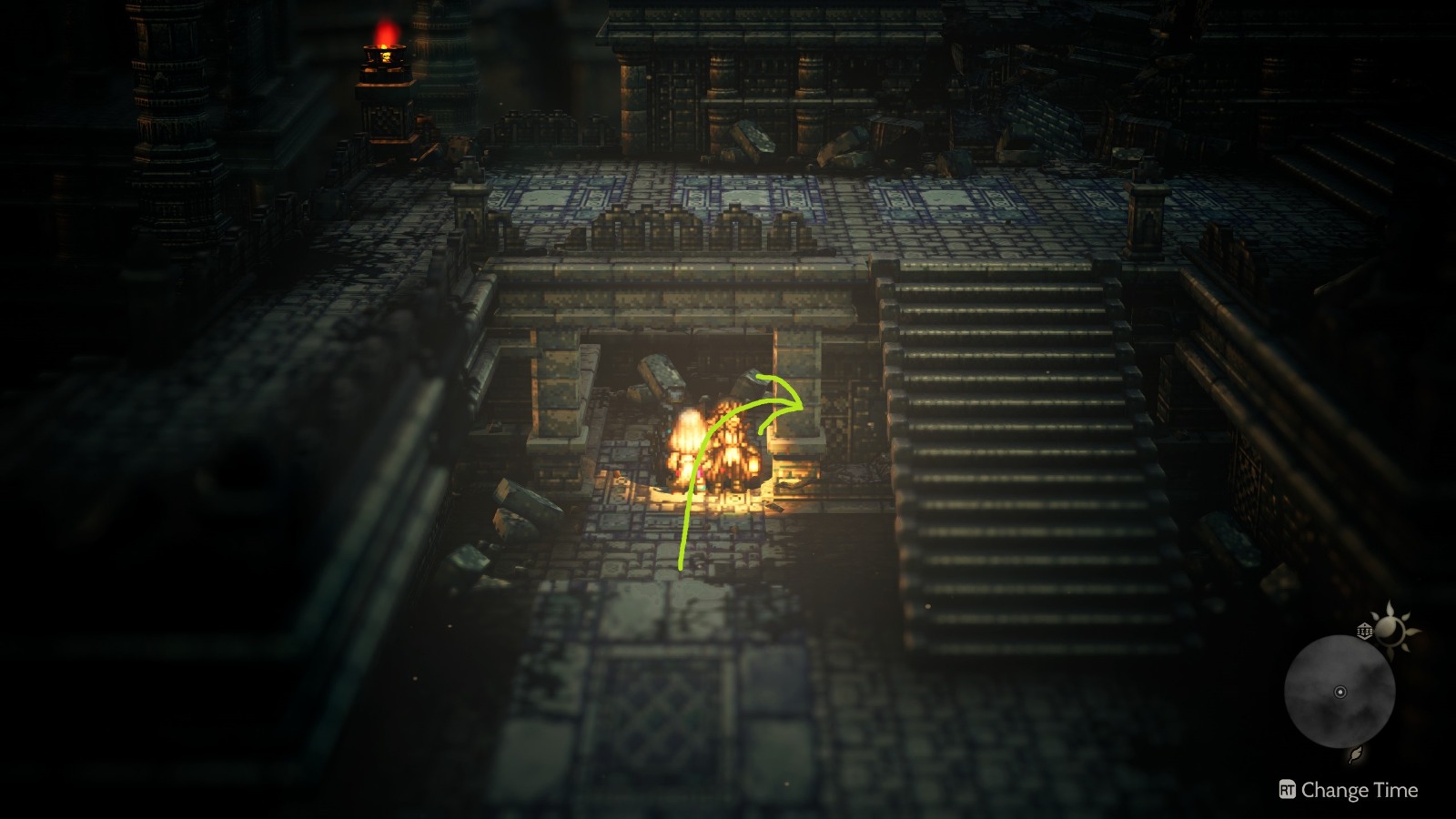Select the player position marker on the minimap
Viewport: 1456px width, 819px height.
(1340, 692)
